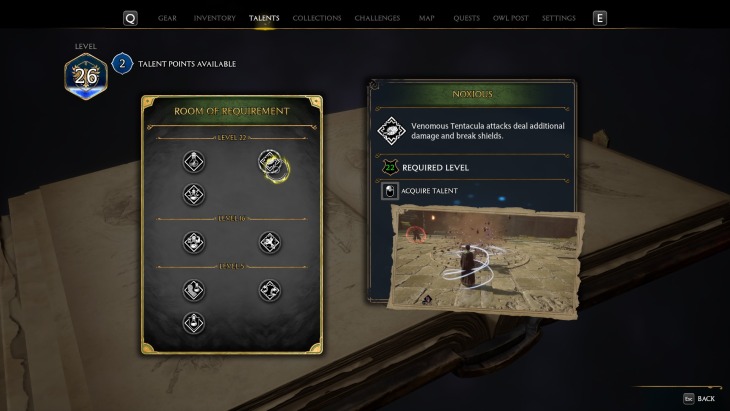Open the Challenges tab

379,18
